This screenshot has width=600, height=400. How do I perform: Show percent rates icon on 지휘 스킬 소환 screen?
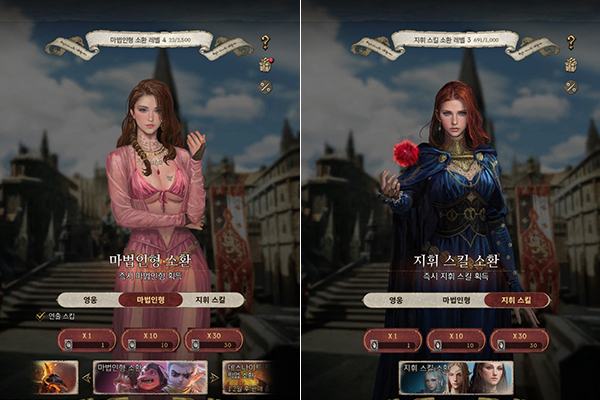572,86
